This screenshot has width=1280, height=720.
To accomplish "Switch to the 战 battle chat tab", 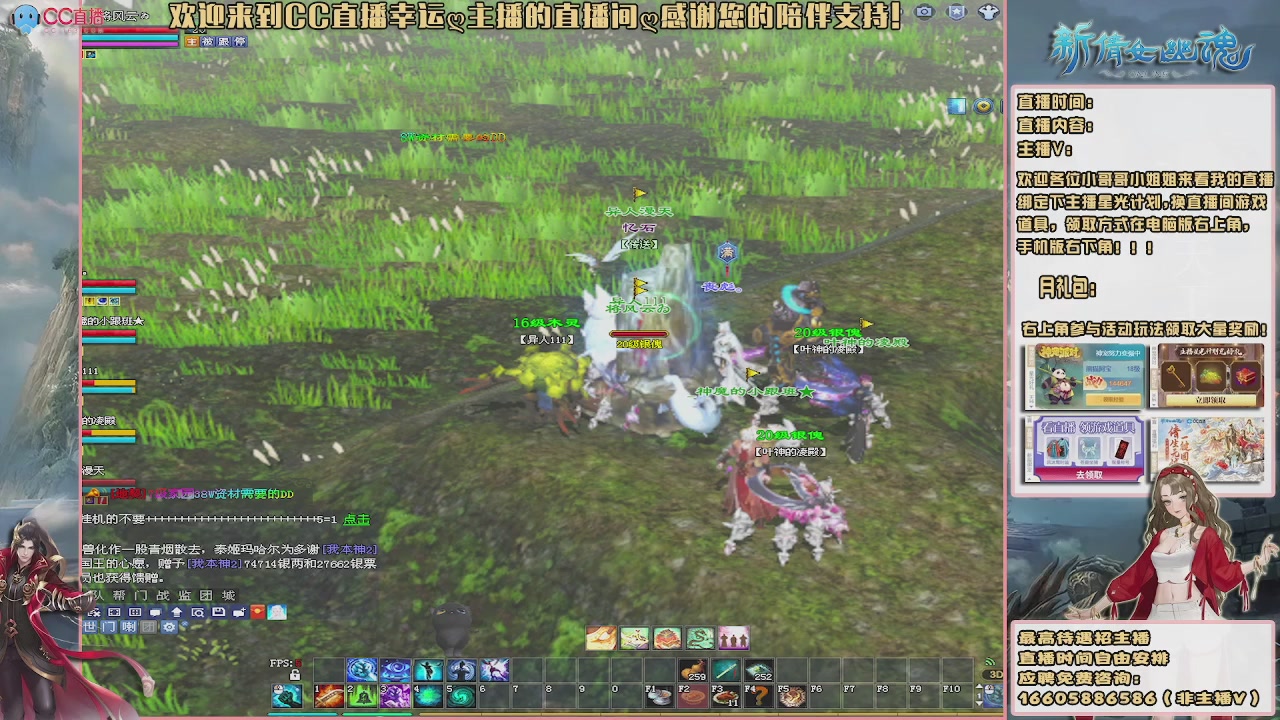I will [x=164, y=596].
